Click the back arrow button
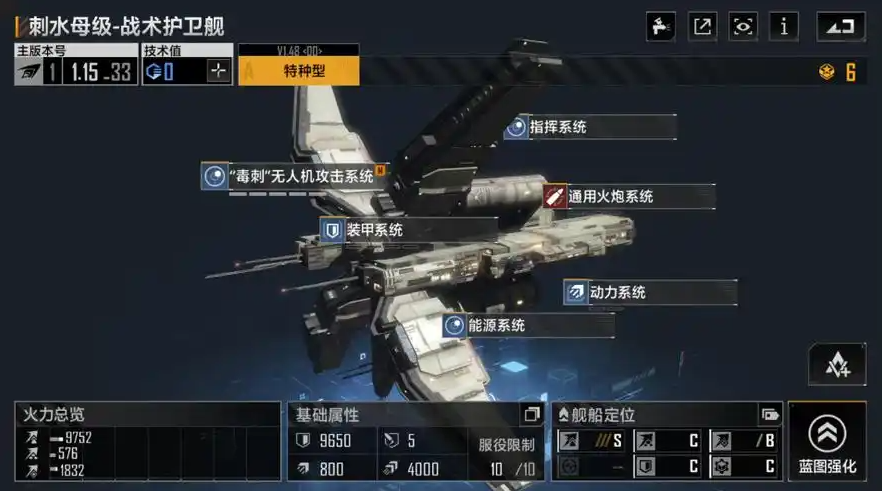The image size is (882, 491). (x=840, y=26)
